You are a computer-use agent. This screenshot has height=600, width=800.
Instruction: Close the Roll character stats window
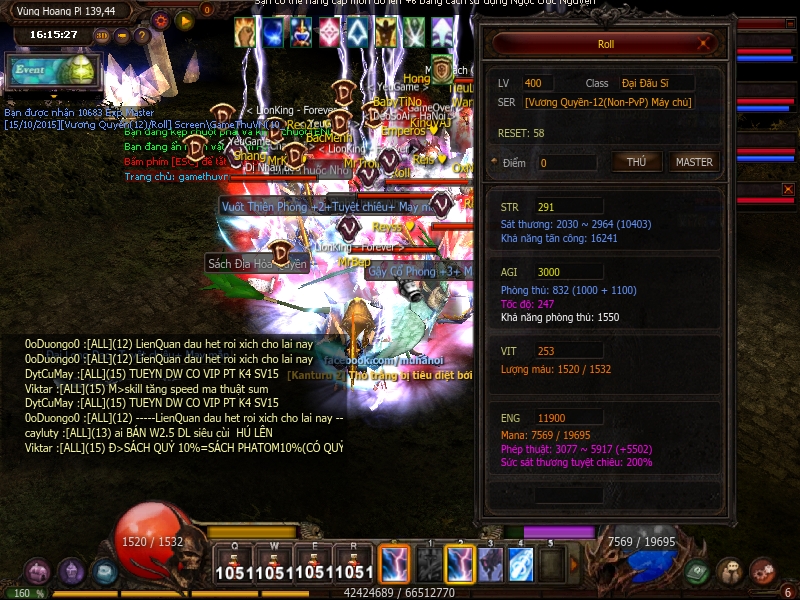click(x=707, y=44)
